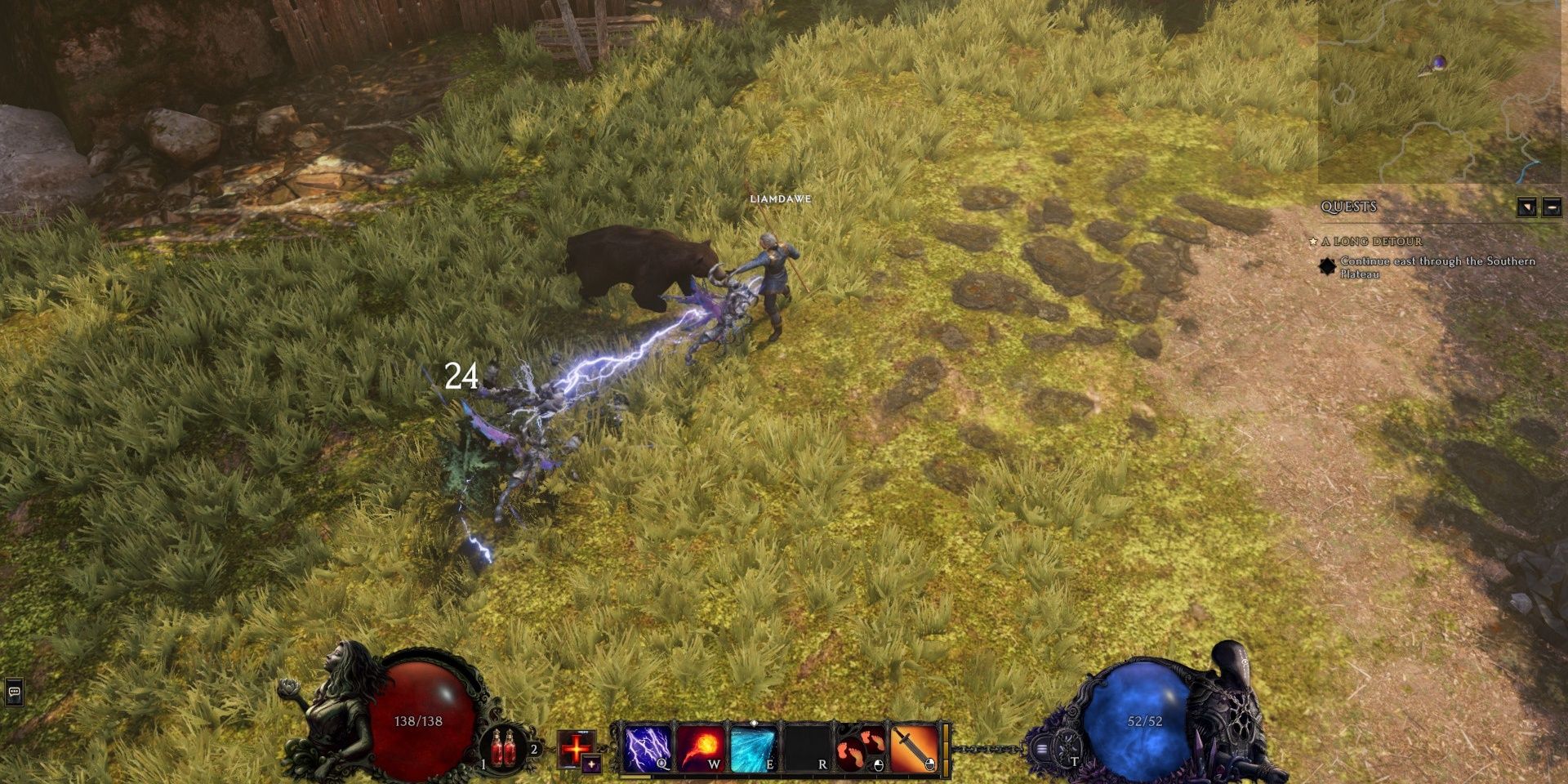Viewport: 1568px width, 784px height.
Task: Expand the QUESTS panel header
Action: pos(1348,206)
